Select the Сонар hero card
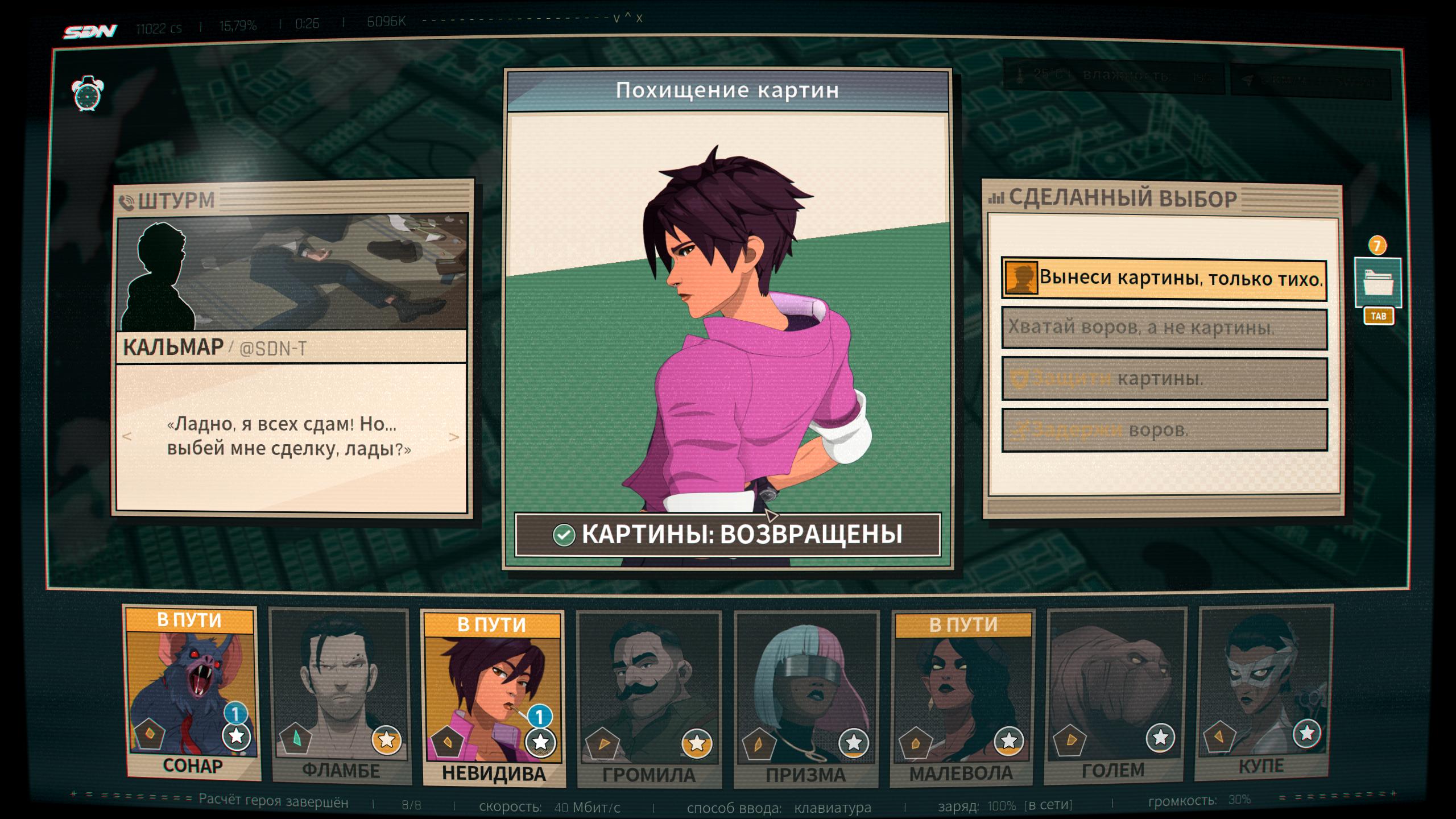Viewport: 1456px width, 819px height. (x=192, y=695)
